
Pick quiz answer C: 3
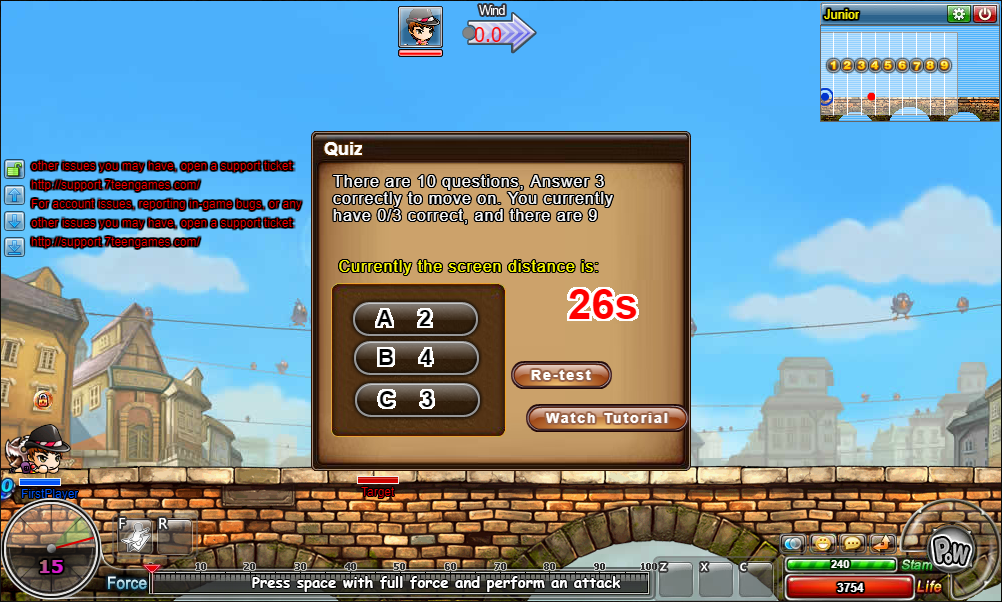(x=416, y=400)
